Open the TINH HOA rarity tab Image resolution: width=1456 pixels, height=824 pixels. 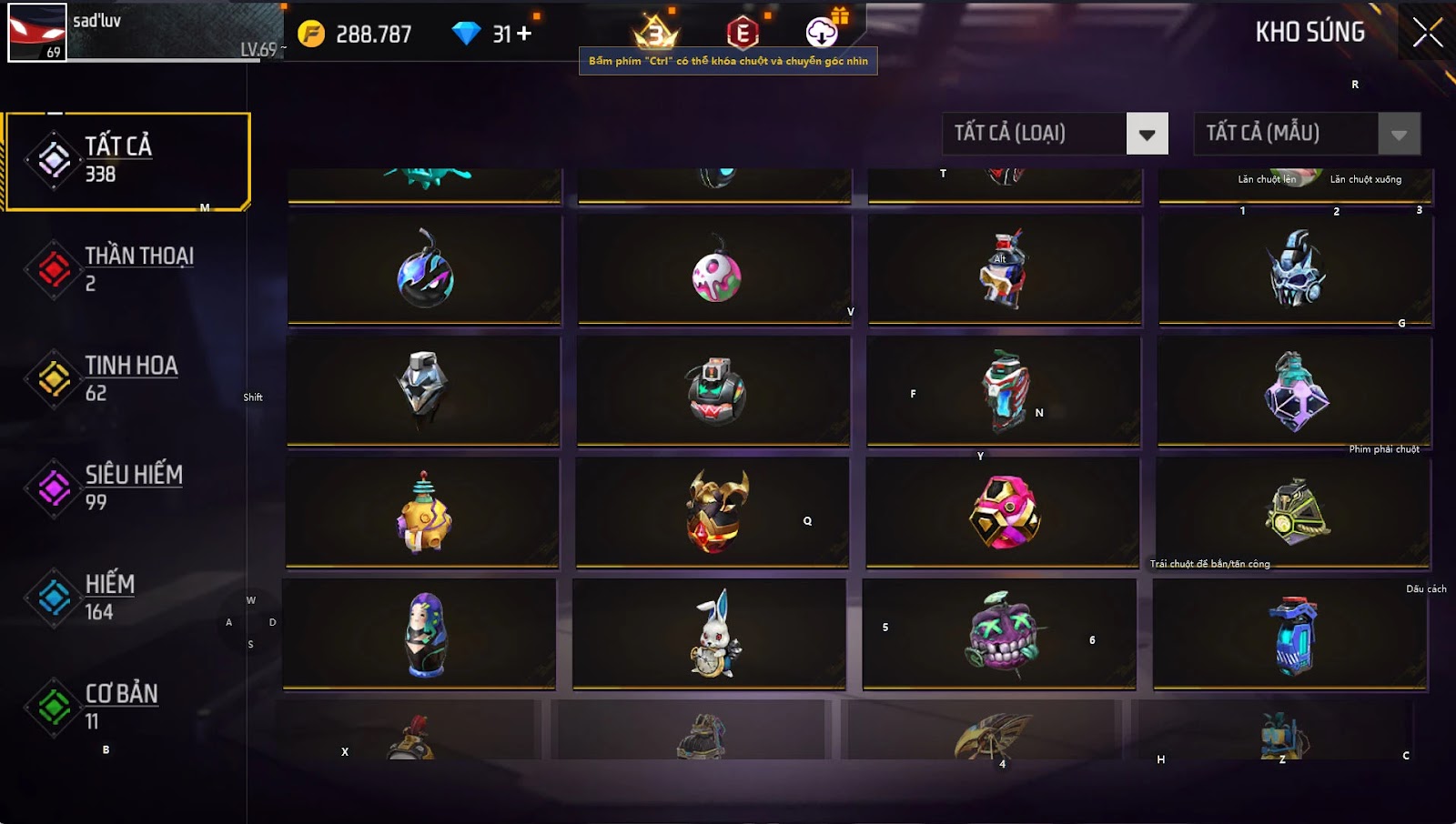pos(127,378)
